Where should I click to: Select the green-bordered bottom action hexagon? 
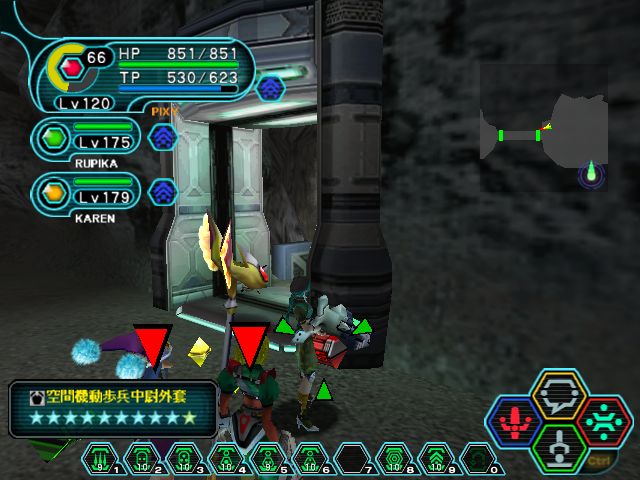559,447
